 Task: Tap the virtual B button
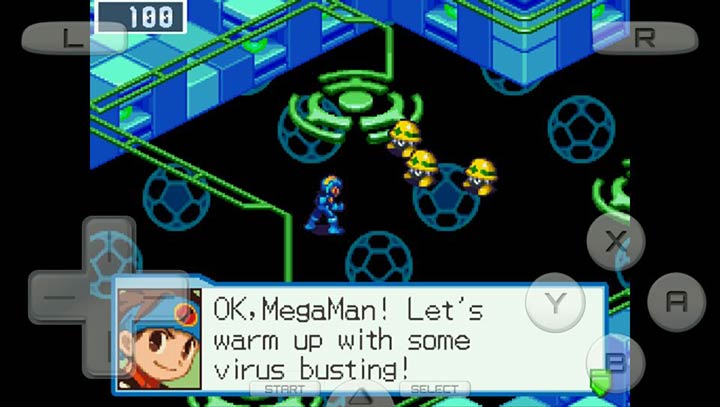(616, 362)
